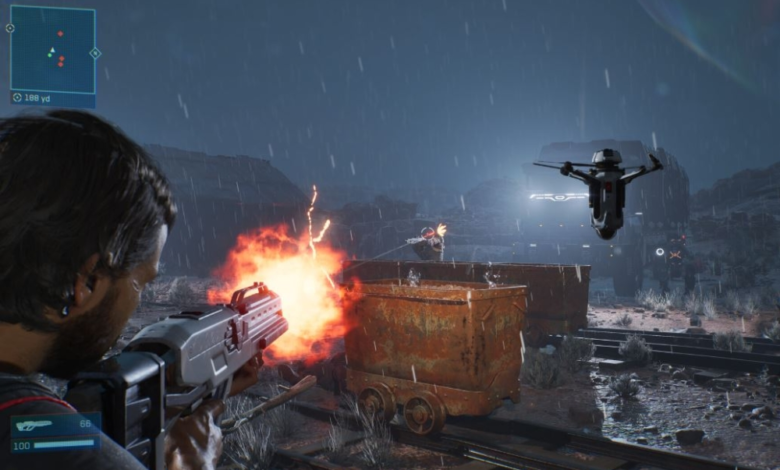780x470 pixels.
Task: Select the equipped rifle weapon icon
Action: point(35,425)
